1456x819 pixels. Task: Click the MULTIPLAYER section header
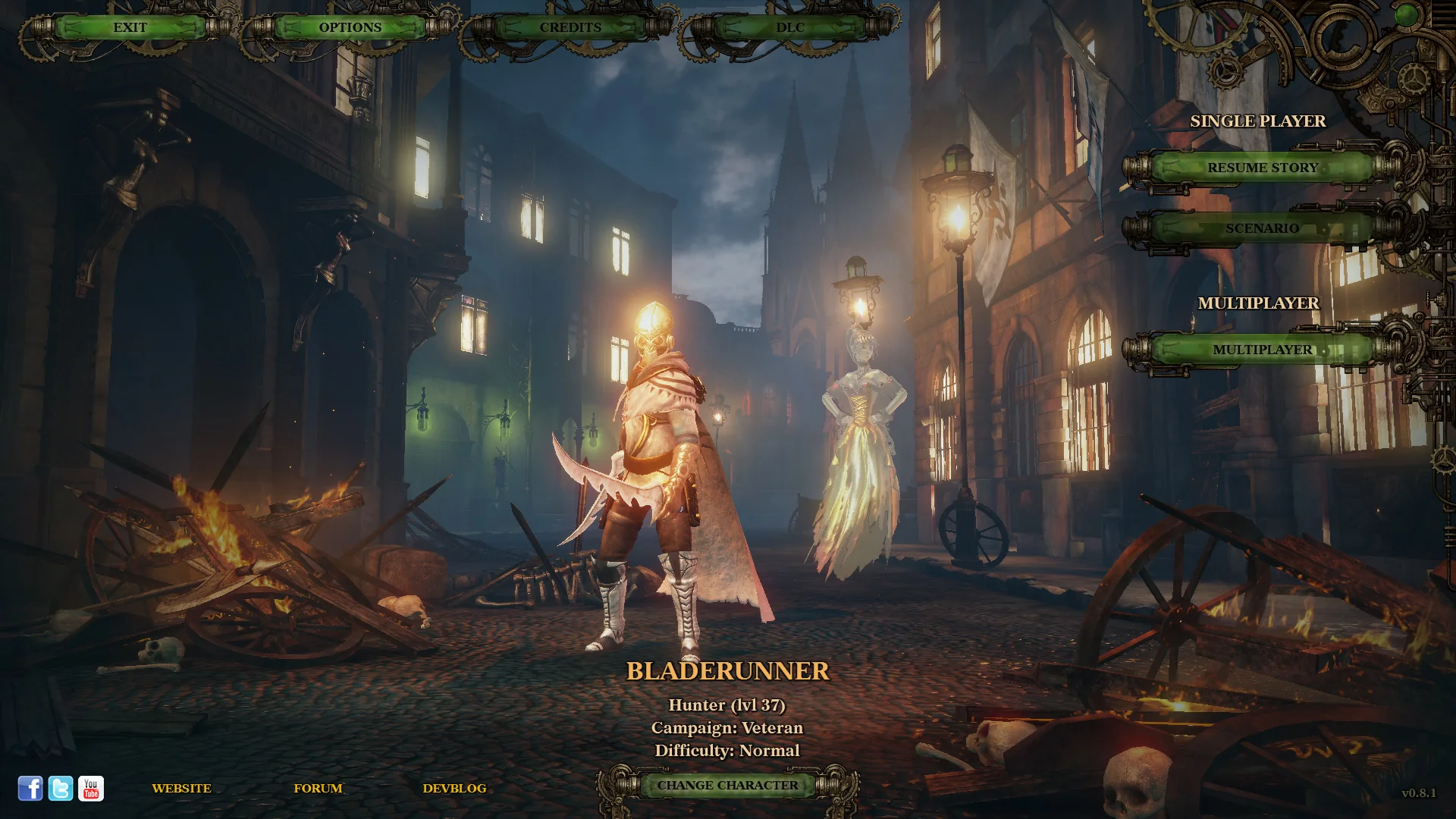pos(1259,301)
